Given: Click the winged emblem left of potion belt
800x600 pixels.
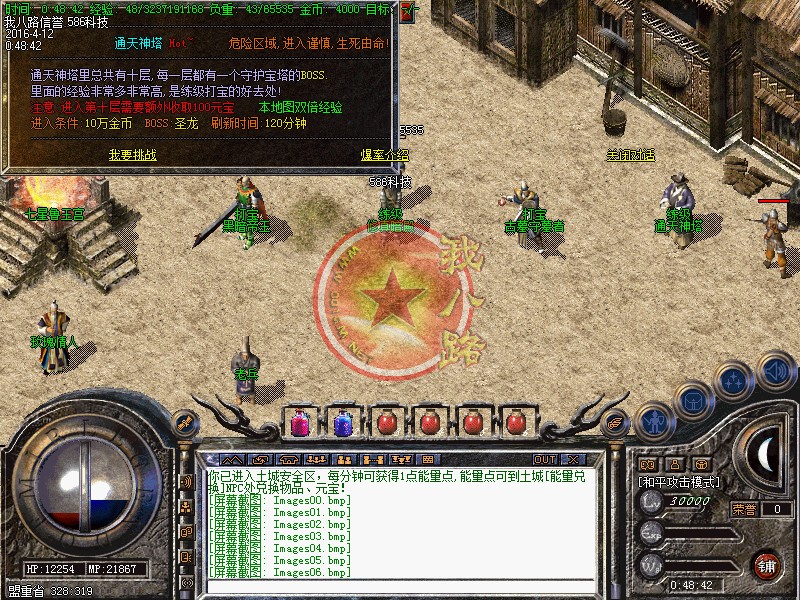Looking at the screenshot, I should 184,422.
